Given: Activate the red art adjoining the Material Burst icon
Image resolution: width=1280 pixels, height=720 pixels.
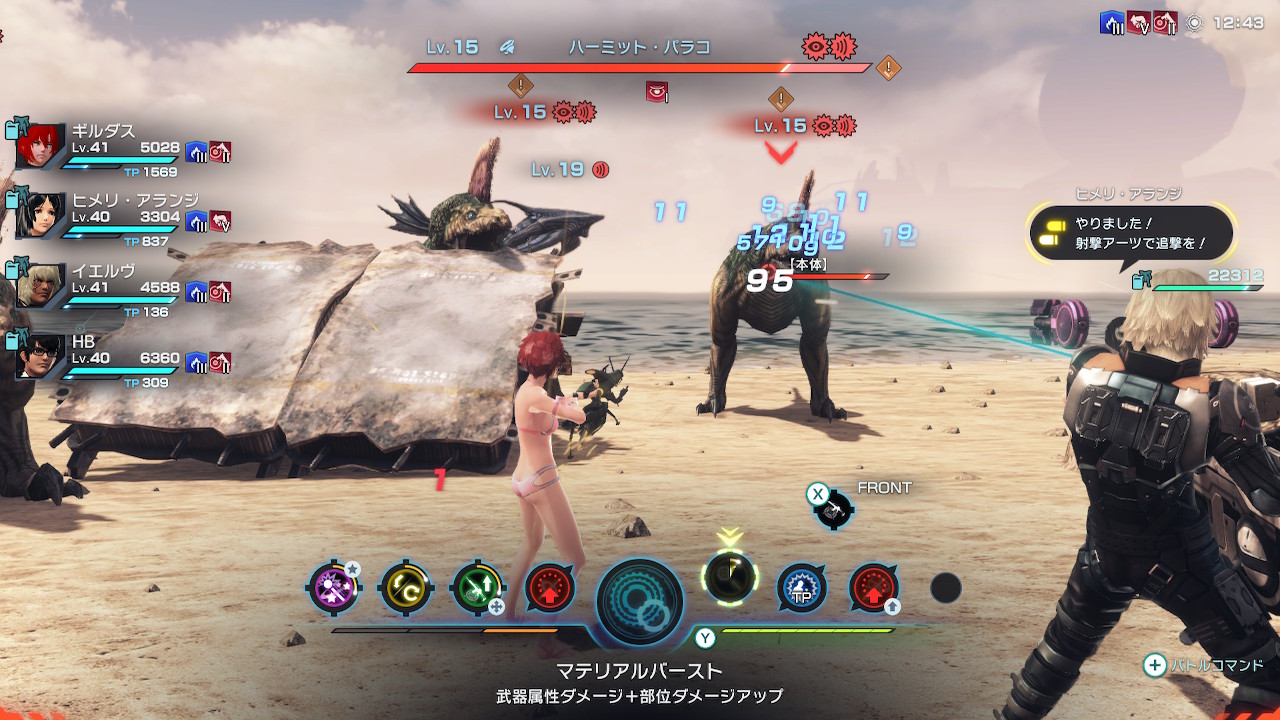Looking at the screenshot, I should click(x=549, y=588).
